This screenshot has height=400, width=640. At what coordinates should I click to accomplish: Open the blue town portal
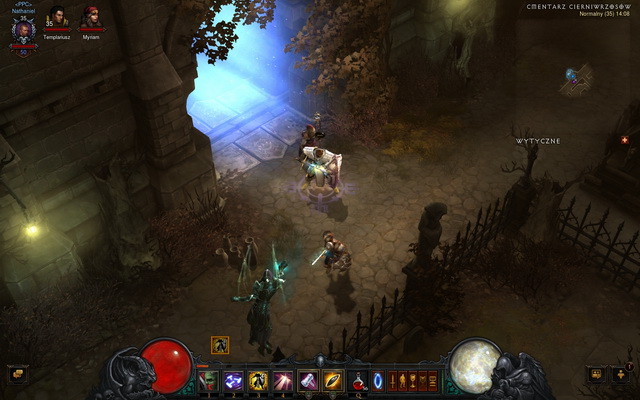coord(378,380)
